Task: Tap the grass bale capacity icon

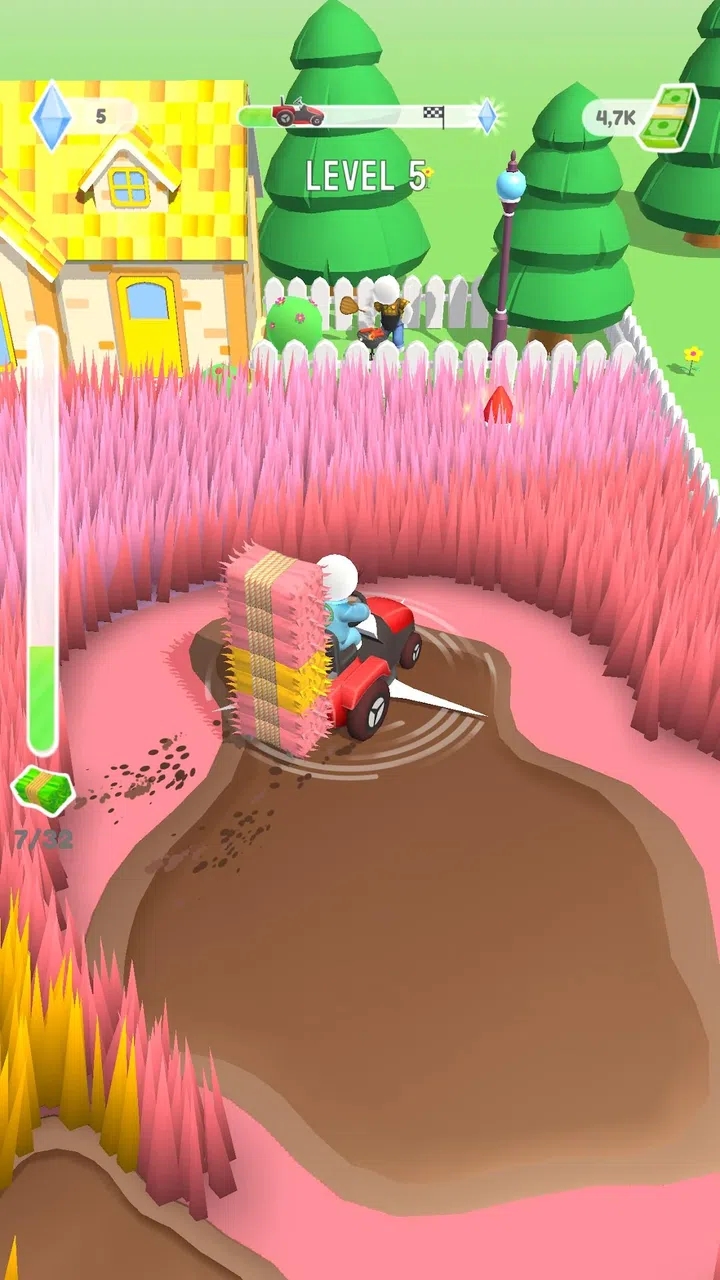Action: pyautogui.click(x=43, y=790)
